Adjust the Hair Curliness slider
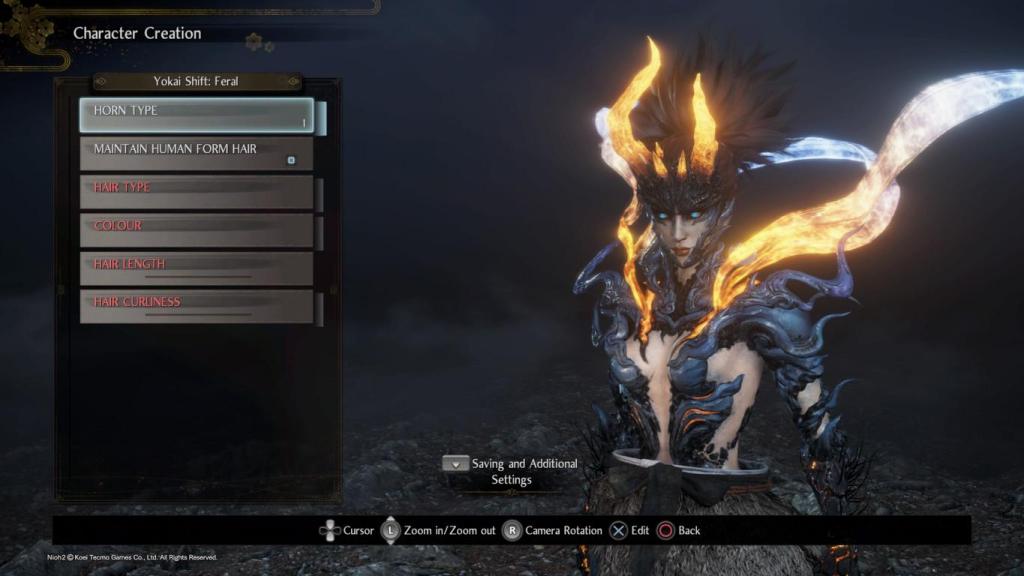 198,314
